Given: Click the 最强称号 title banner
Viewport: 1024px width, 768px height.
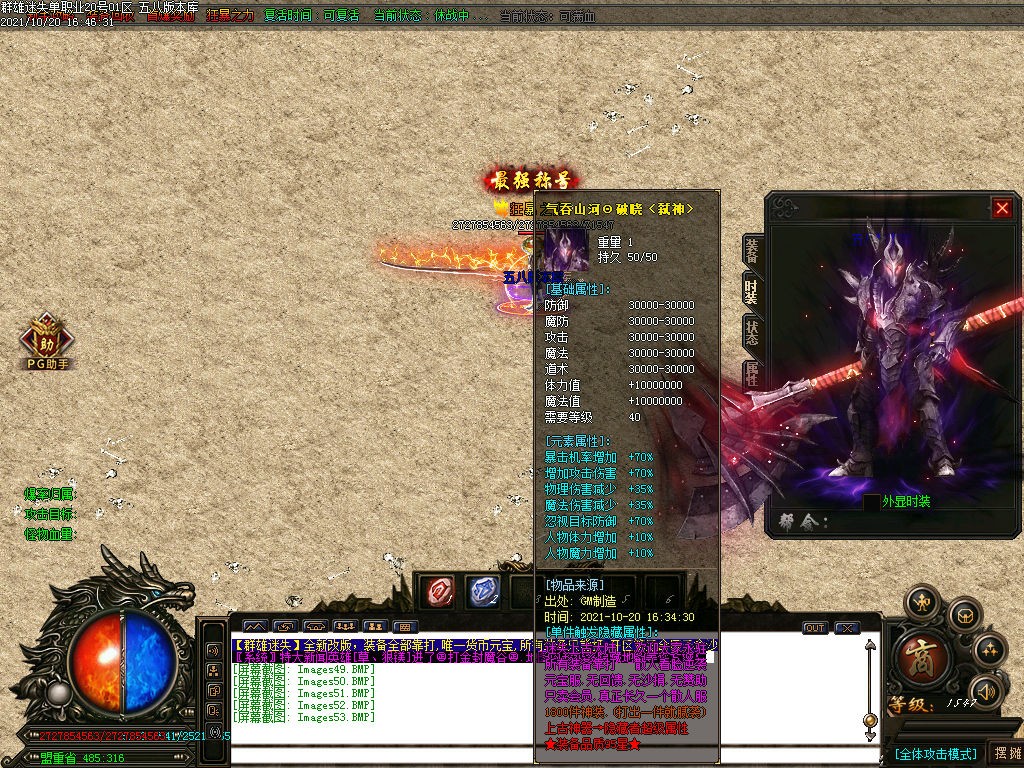Looking at the screenshot, I should point(530,181).
